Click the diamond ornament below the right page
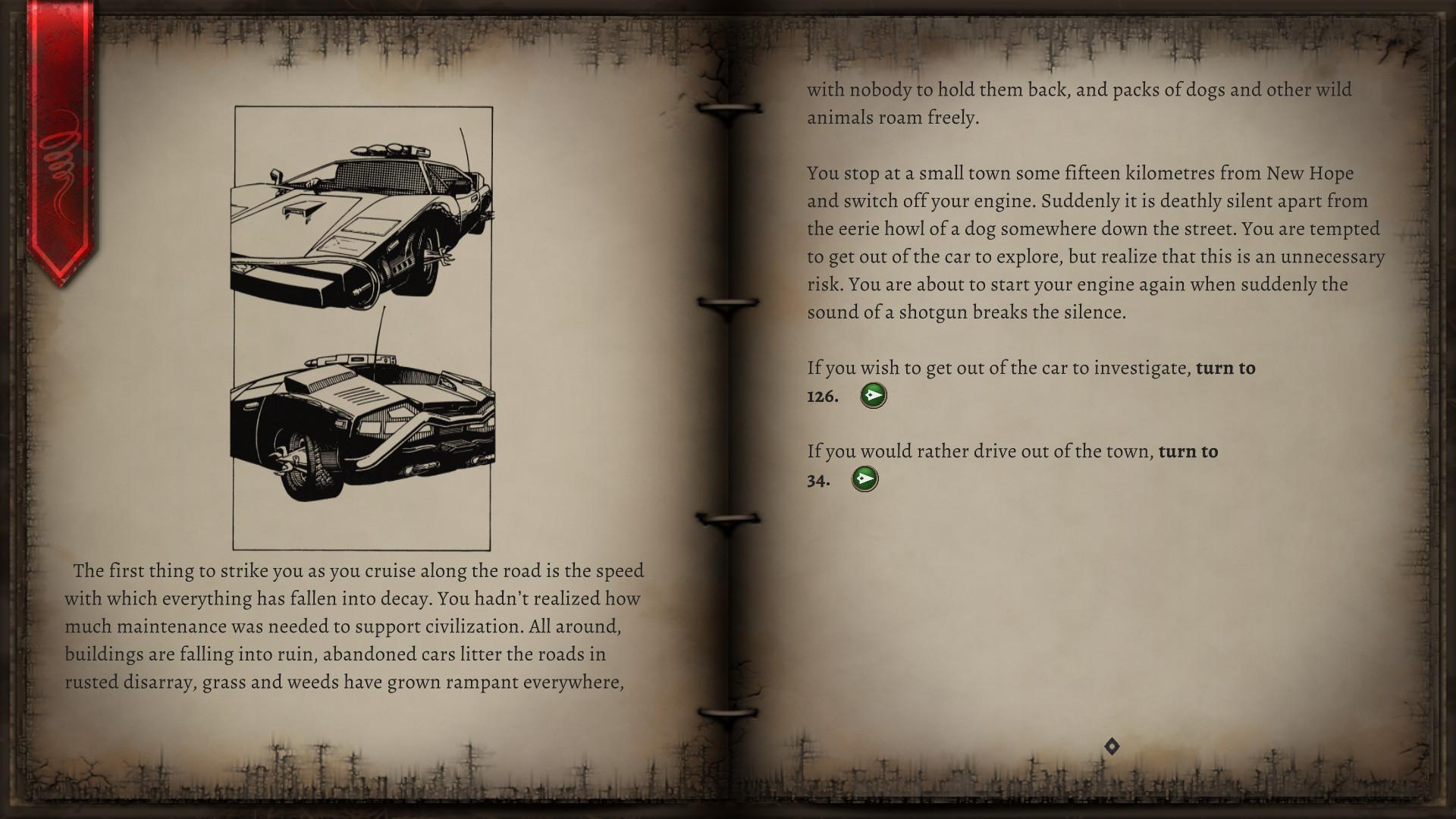The image size is (1456, 819). point(1110,746)
